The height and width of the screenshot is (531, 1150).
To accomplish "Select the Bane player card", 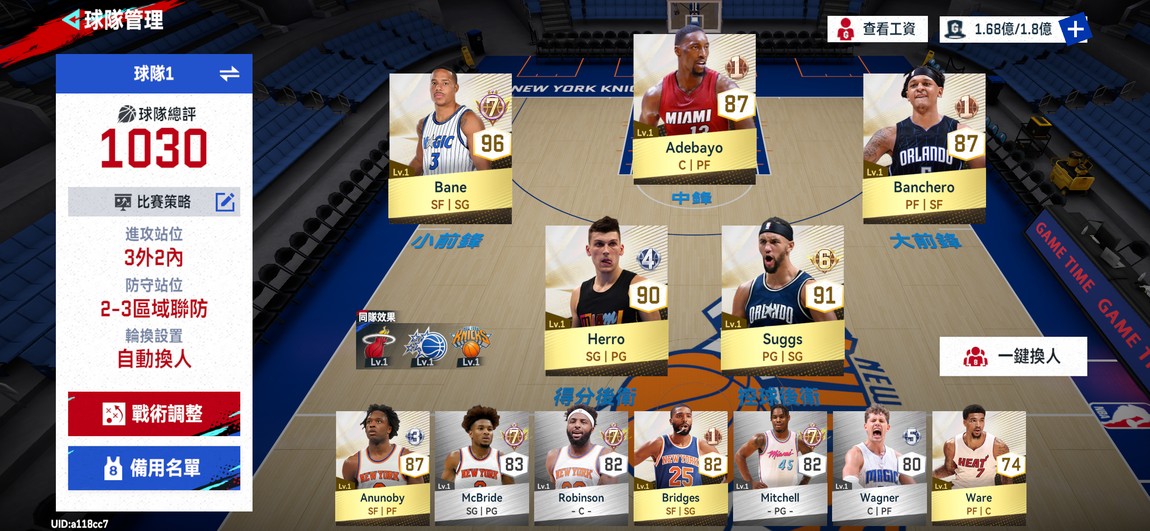I will (450, 147).
